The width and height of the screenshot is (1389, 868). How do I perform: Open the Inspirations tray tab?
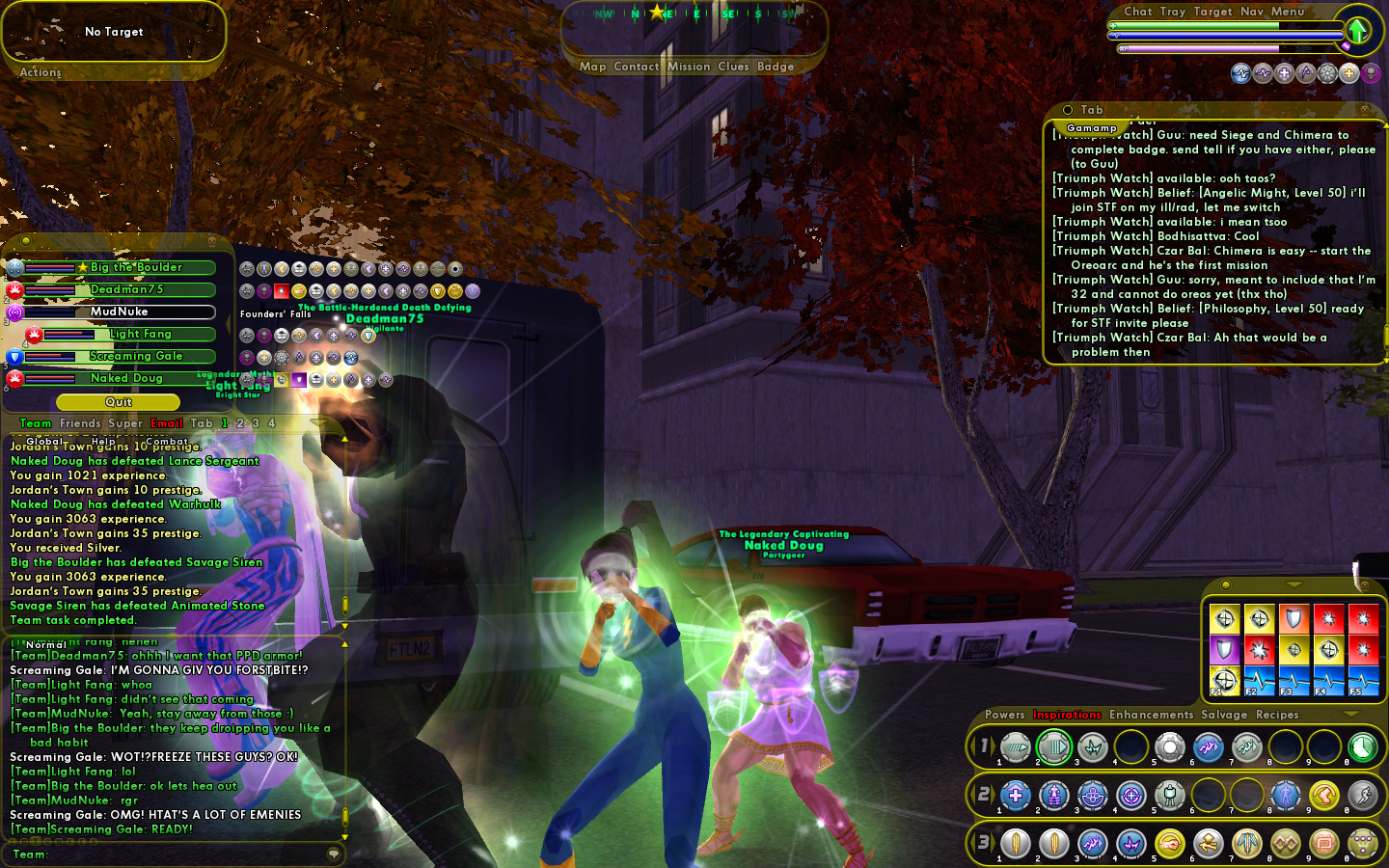1067,715
